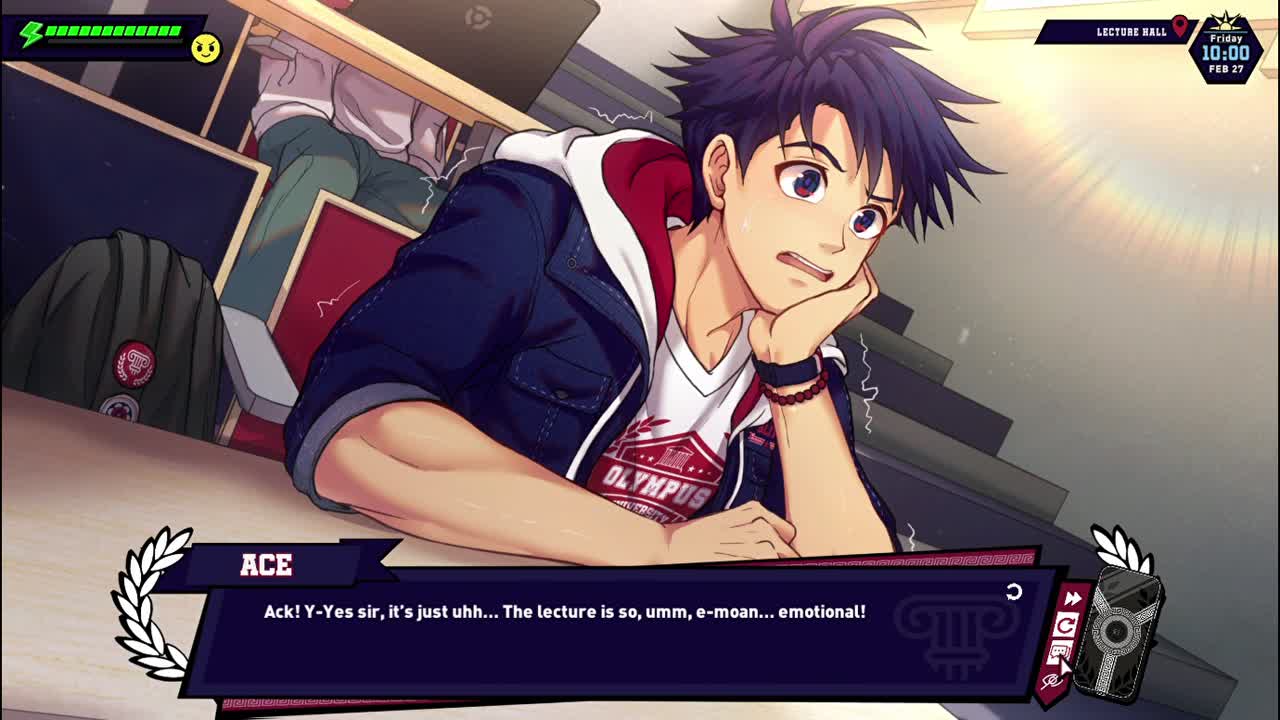Open the dialogue history log
Viewport: 1280px width, 720px height.
pos(1058,654)
